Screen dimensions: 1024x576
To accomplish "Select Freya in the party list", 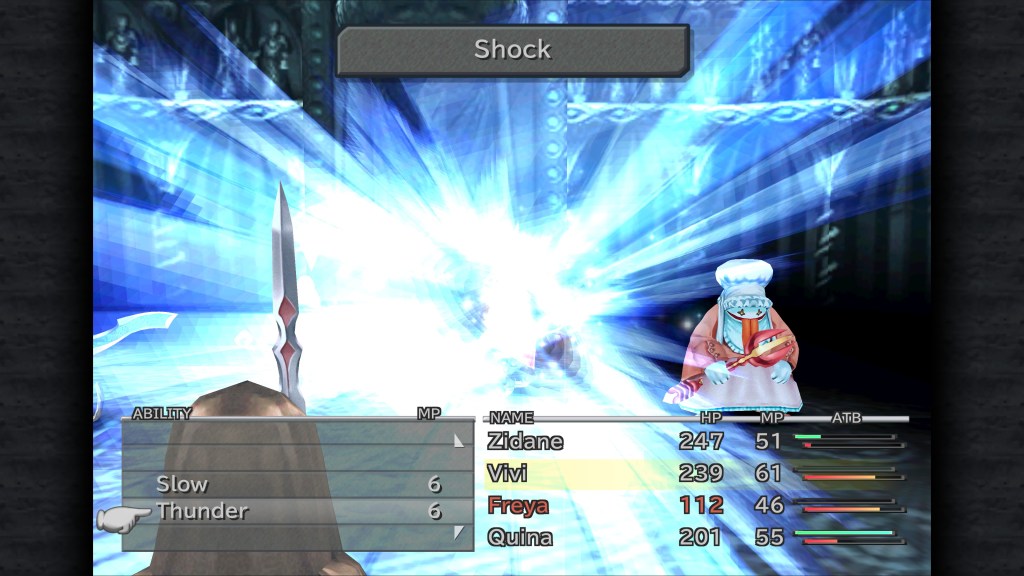I will [517, 505].
